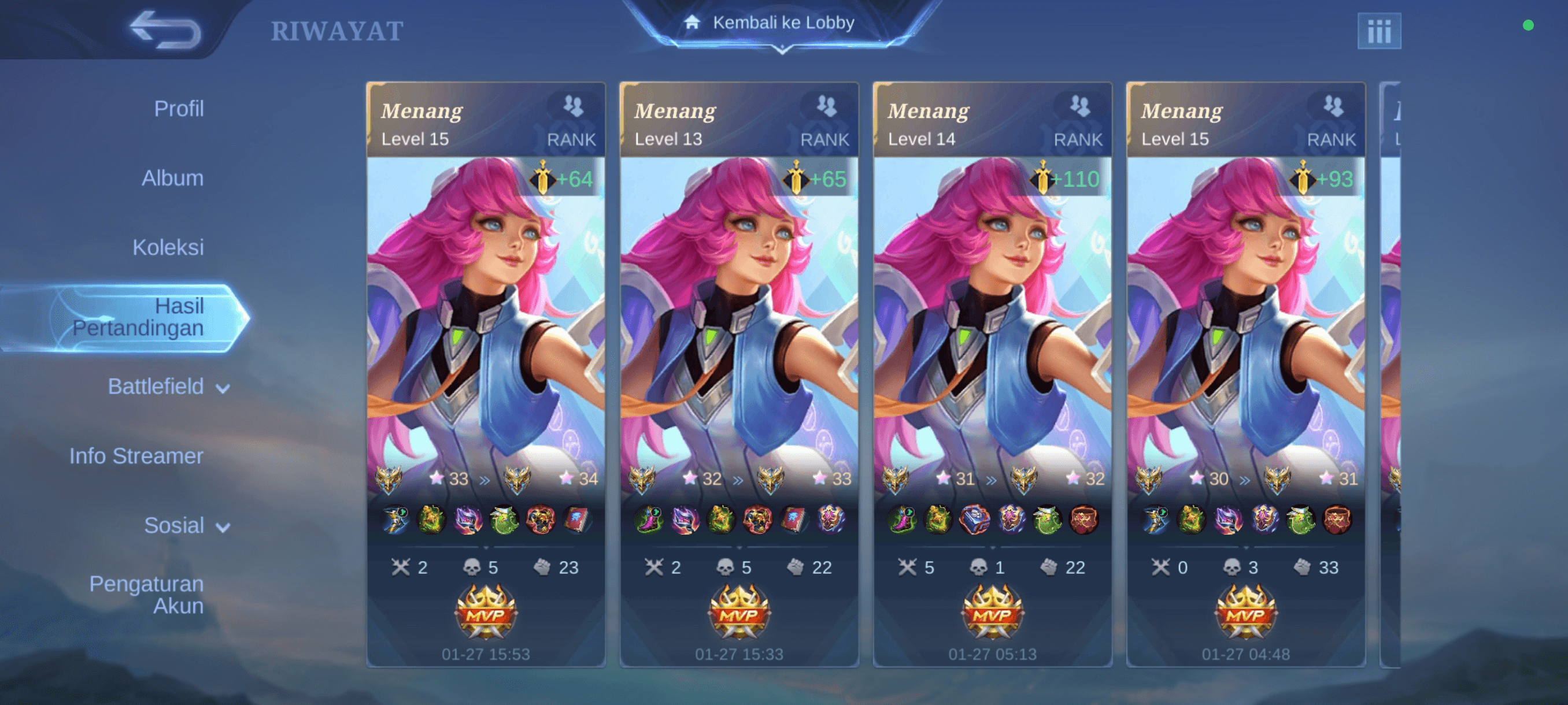
Task: Expand the Battlefield section
Action: click(168, 387)
